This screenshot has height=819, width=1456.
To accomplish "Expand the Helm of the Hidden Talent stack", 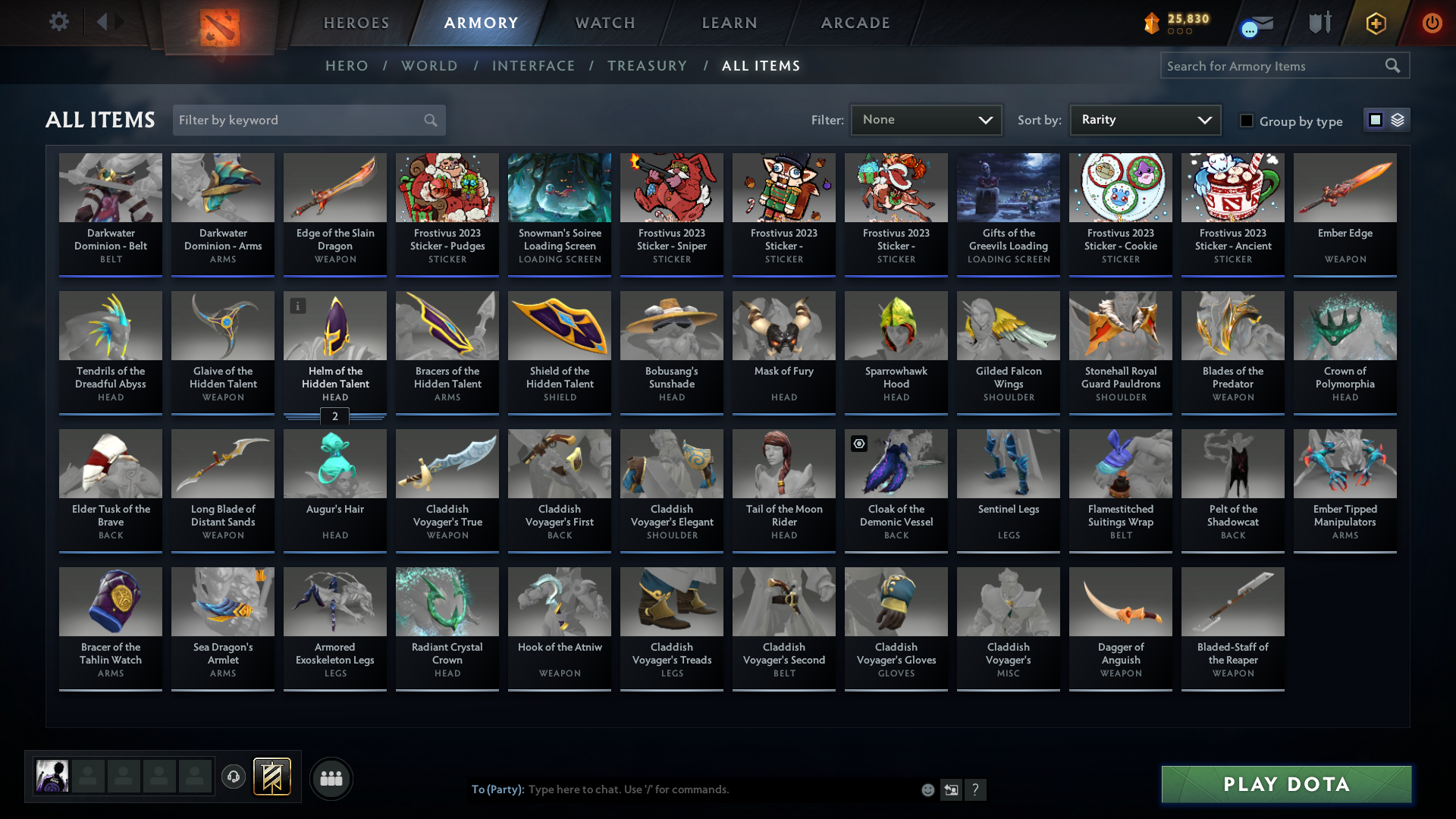I will tap(334, 416).
